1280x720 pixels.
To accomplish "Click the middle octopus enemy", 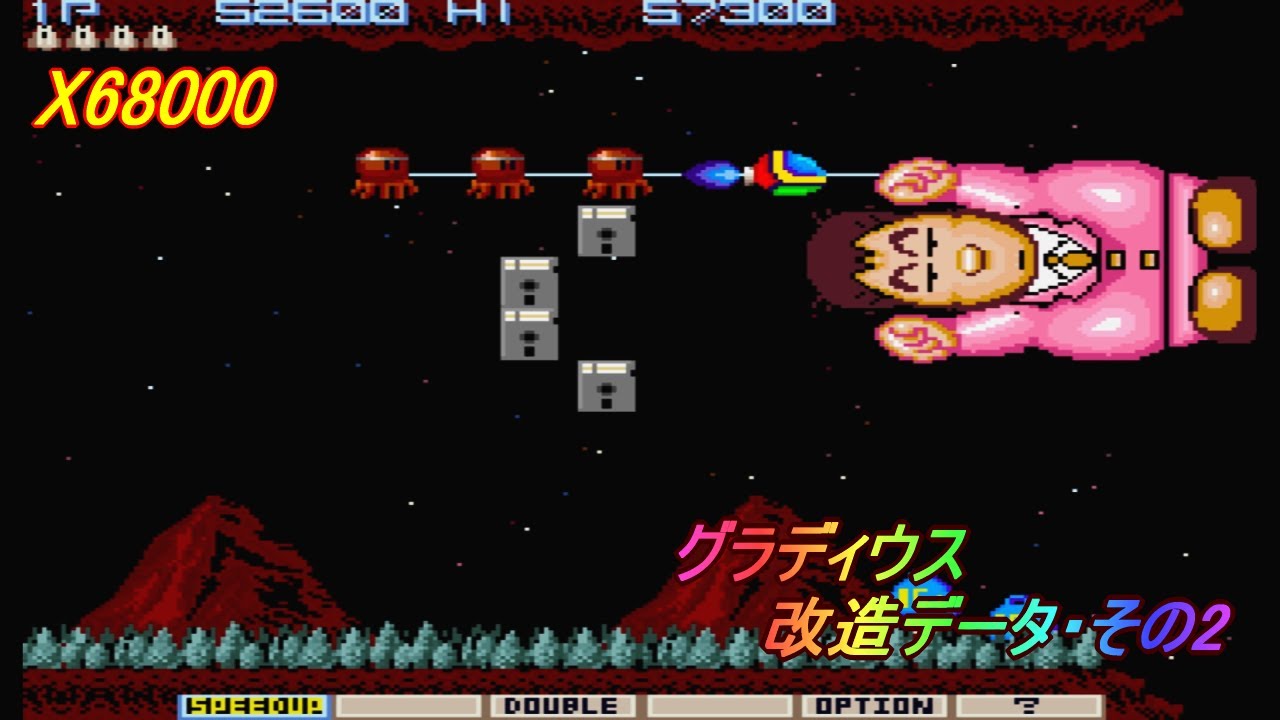I will (x=500, y=170).
